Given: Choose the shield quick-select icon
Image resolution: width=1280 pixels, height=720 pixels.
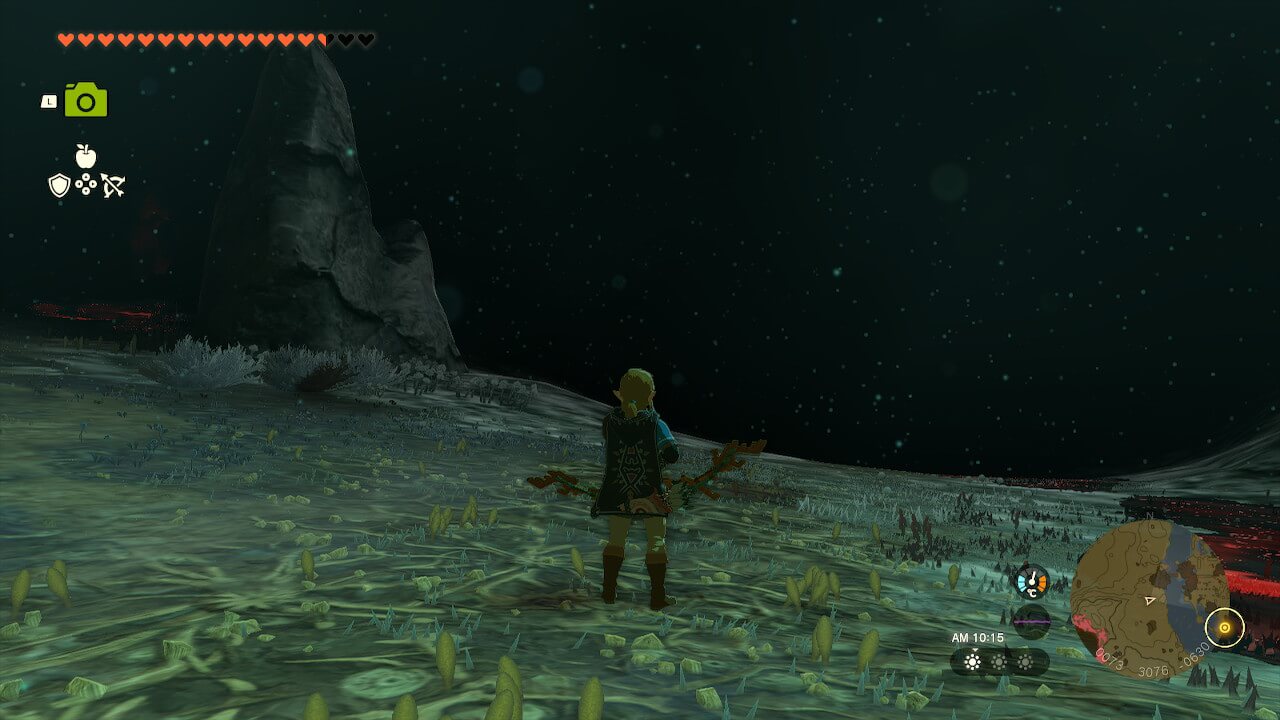Looking at the screenshot, I should [x=60, y=185].
